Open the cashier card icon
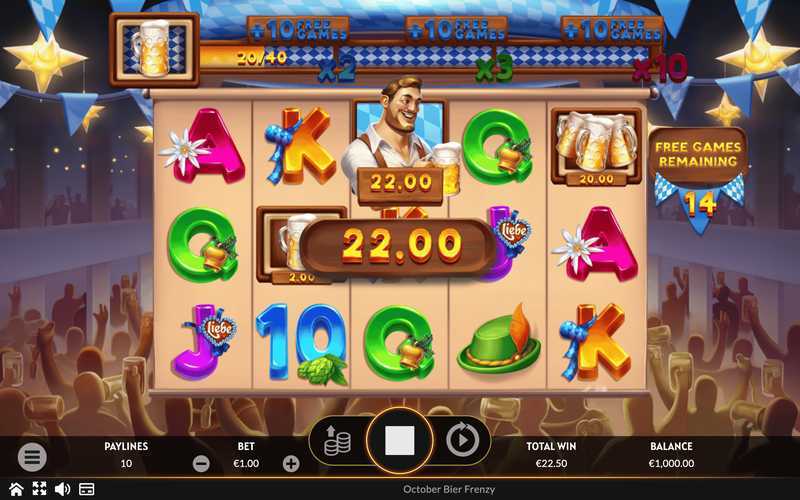 point(87,489)
